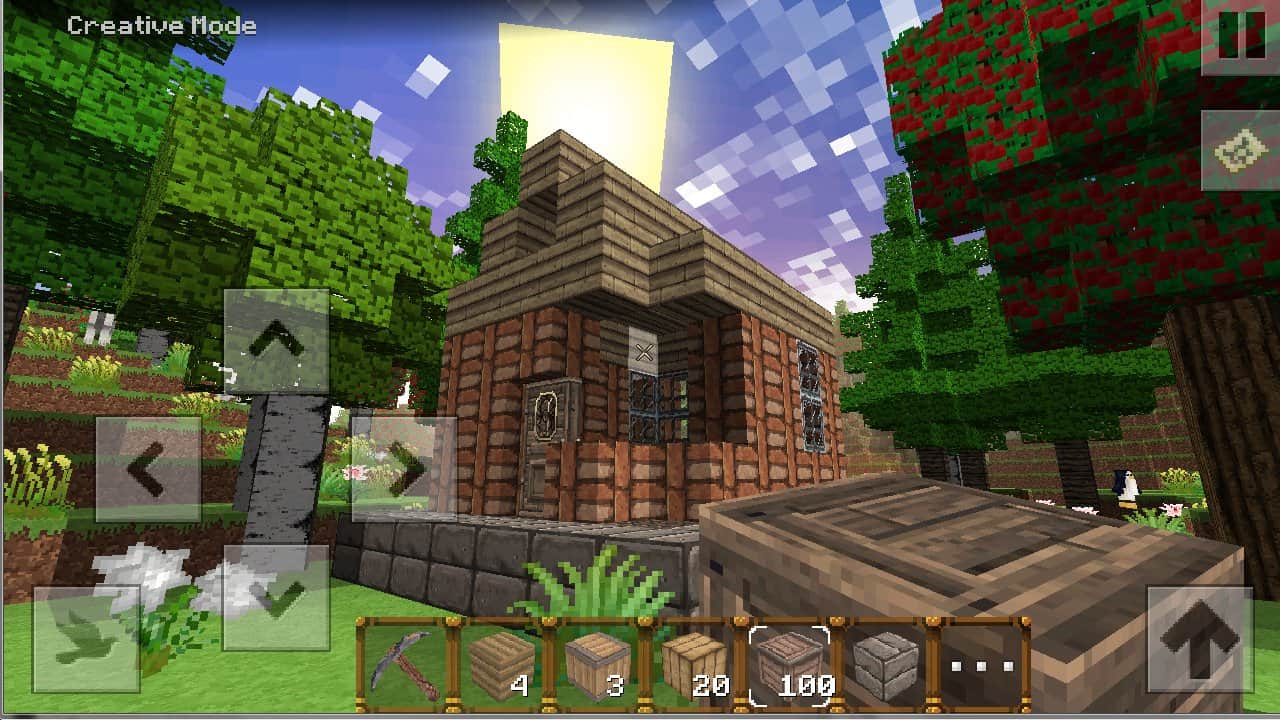Pick the wood block stack of 20
The width and height of the screenshot is (1280, 720).
tap(693, 665)
